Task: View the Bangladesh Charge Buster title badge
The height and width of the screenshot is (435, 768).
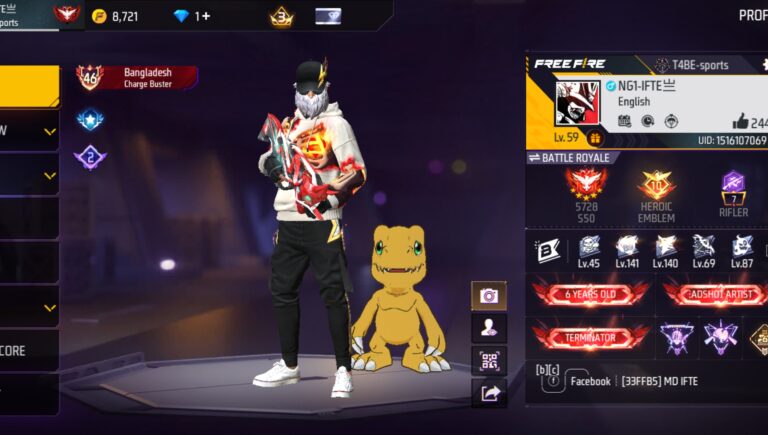Action: (137, 78)
